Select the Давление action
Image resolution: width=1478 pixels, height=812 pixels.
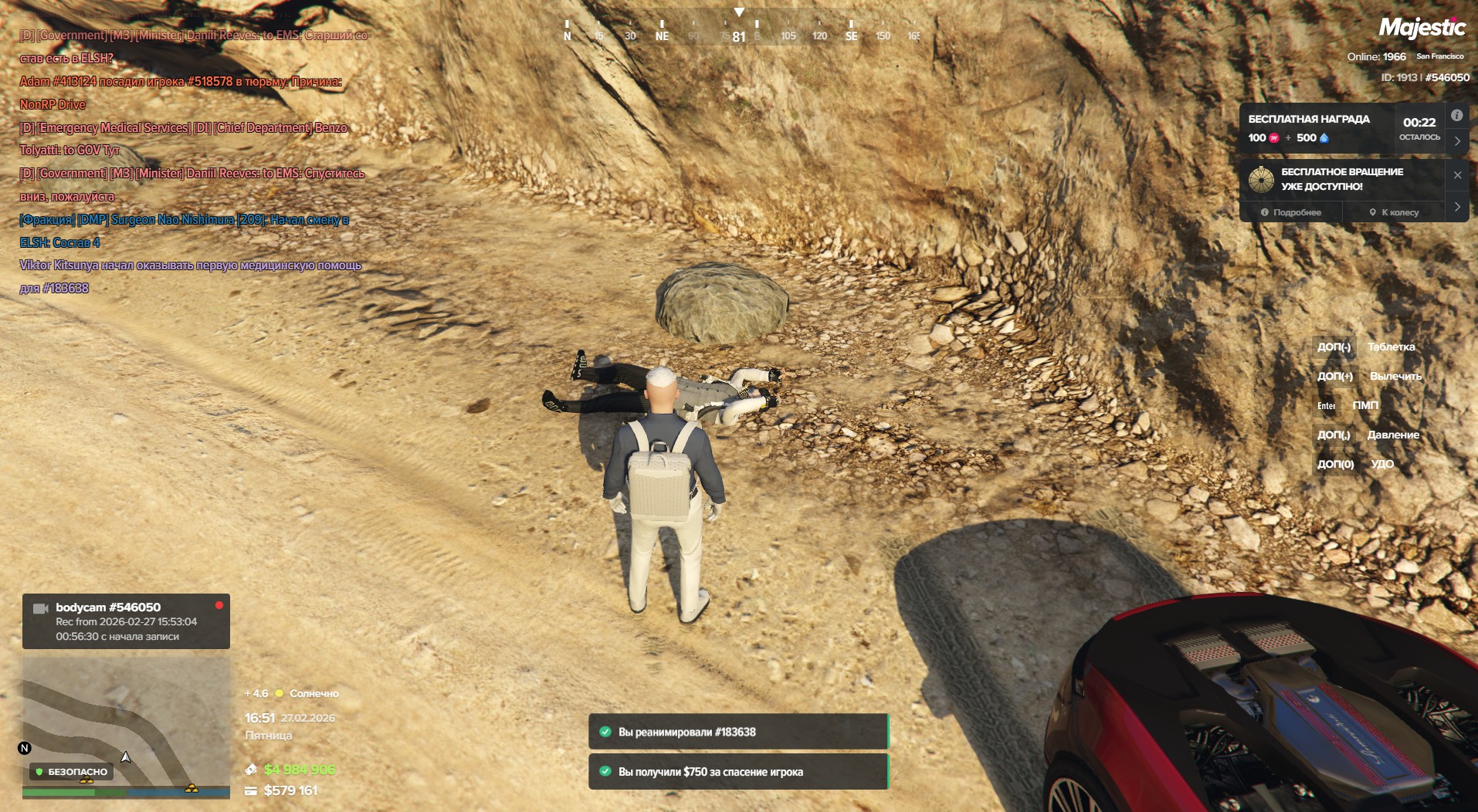coord(1393,435)
